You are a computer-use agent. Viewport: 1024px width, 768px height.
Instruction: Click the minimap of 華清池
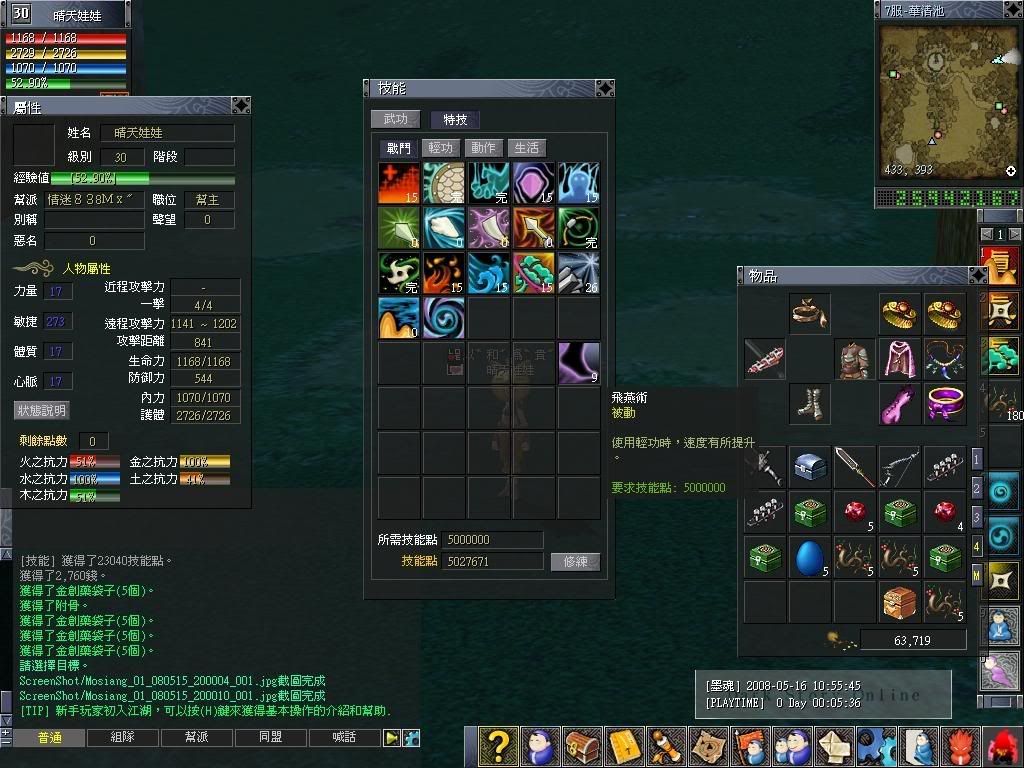[x=947, y=101]
